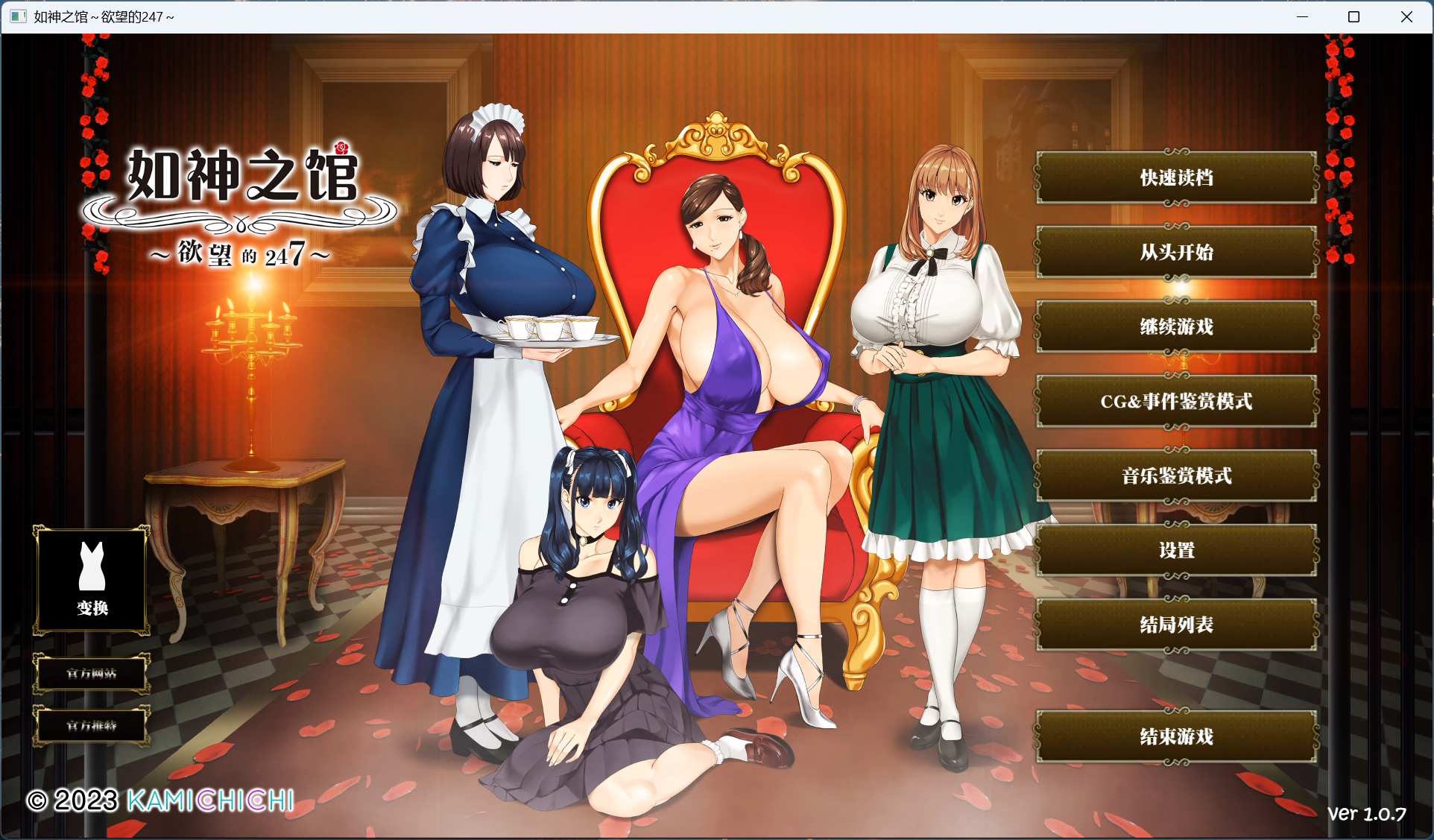Close the game window
The image size is (1434, 840).
[1406, 16]
